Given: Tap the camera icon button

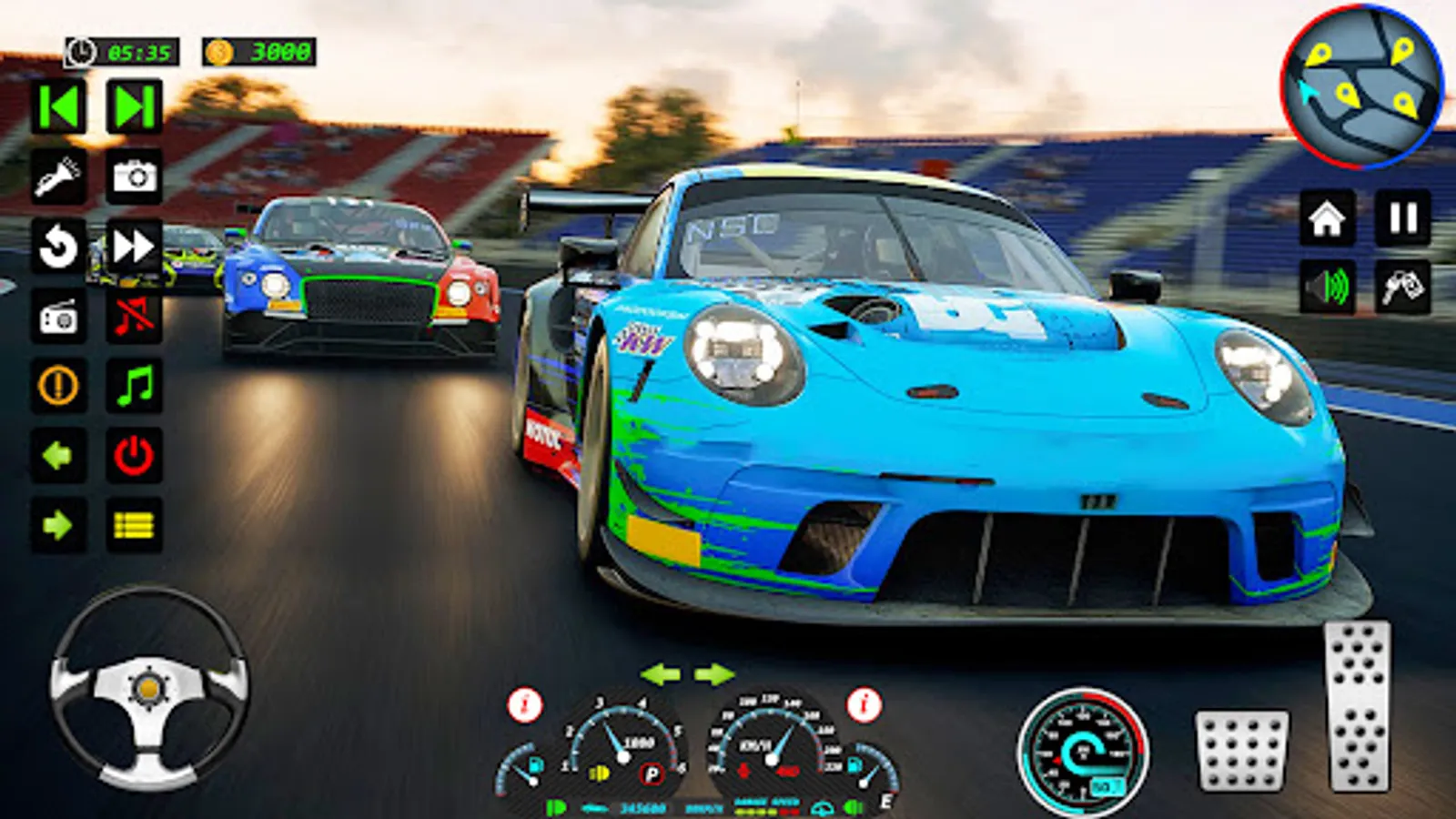Looking at the screenshot, I should pyautogui.click(x=135, y=177).
